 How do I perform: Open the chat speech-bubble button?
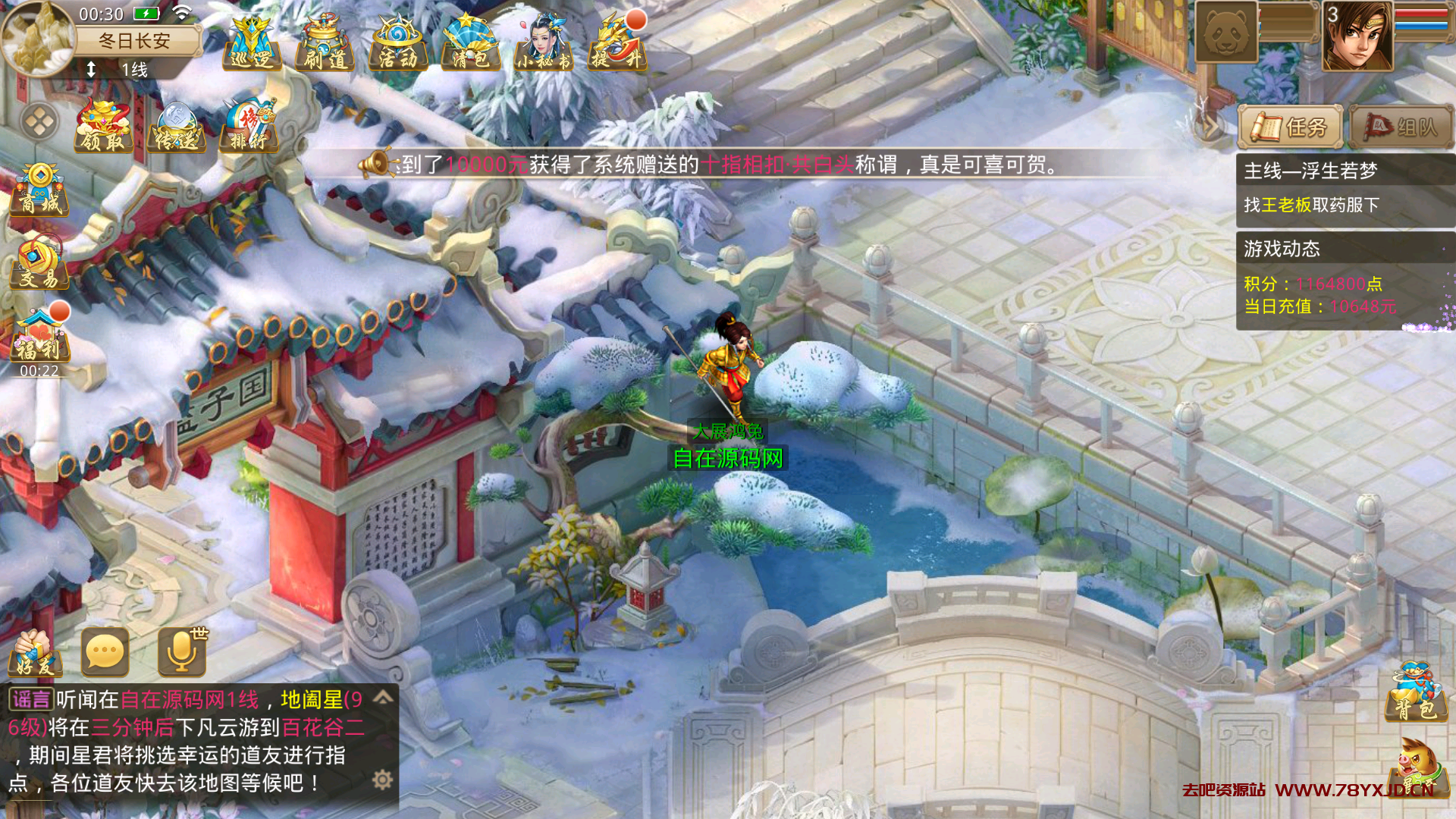point(105,652)
